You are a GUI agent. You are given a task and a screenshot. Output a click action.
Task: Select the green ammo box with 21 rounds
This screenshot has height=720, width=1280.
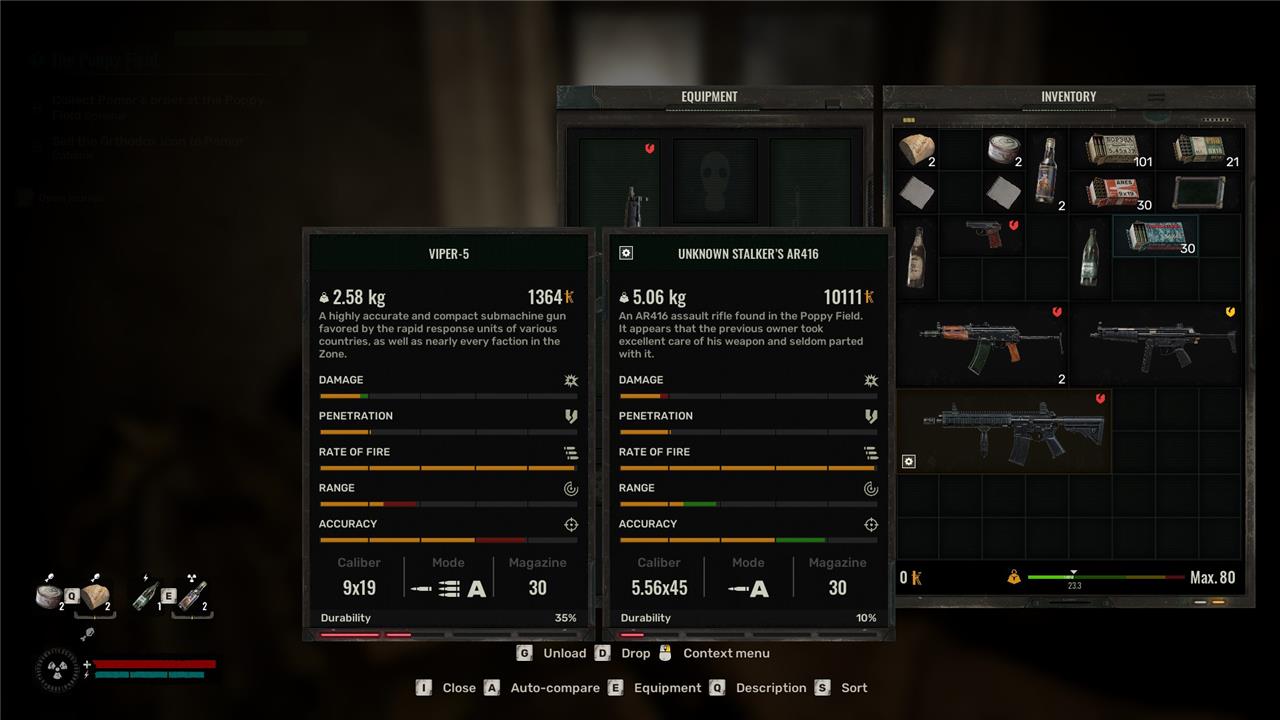pyautogui.click(x=1200, y=150)
